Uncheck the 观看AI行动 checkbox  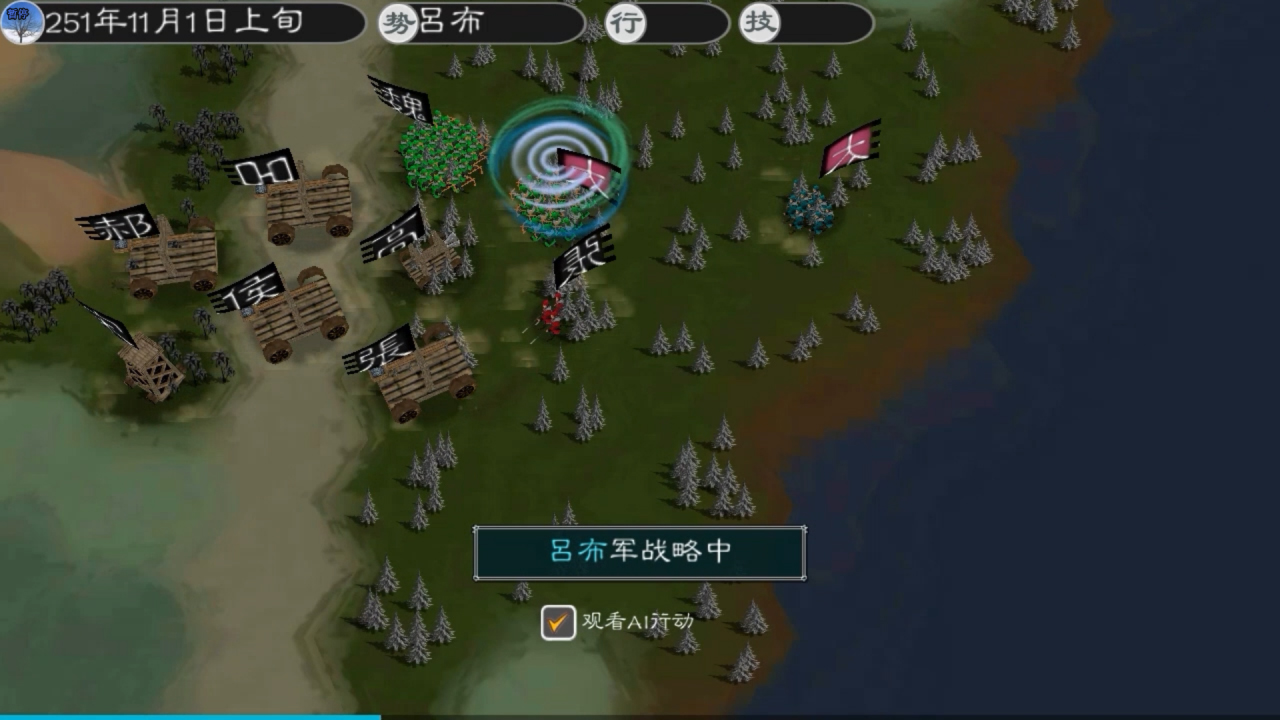point(557,623)
